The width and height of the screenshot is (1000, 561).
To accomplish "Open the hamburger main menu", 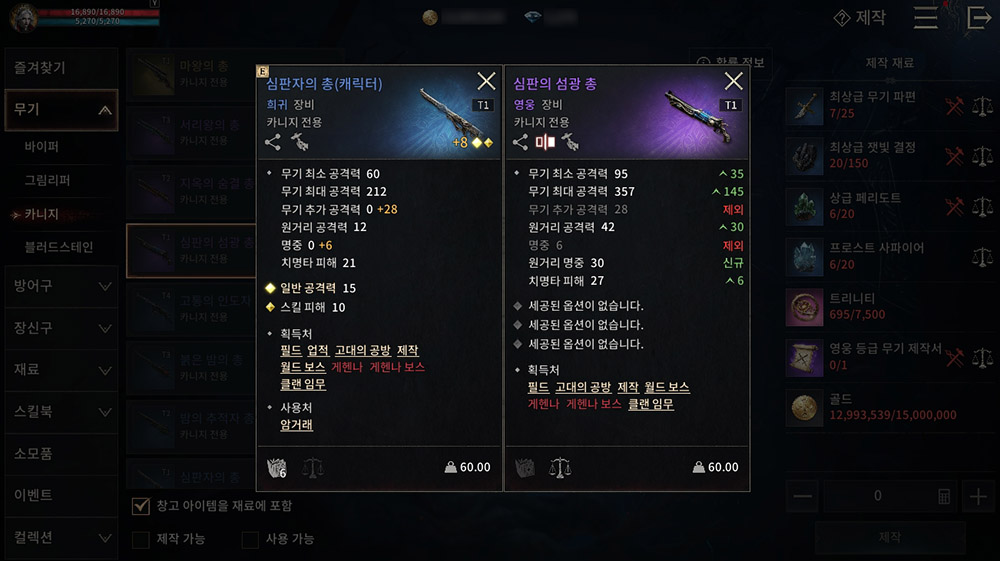I will (926, 18).
